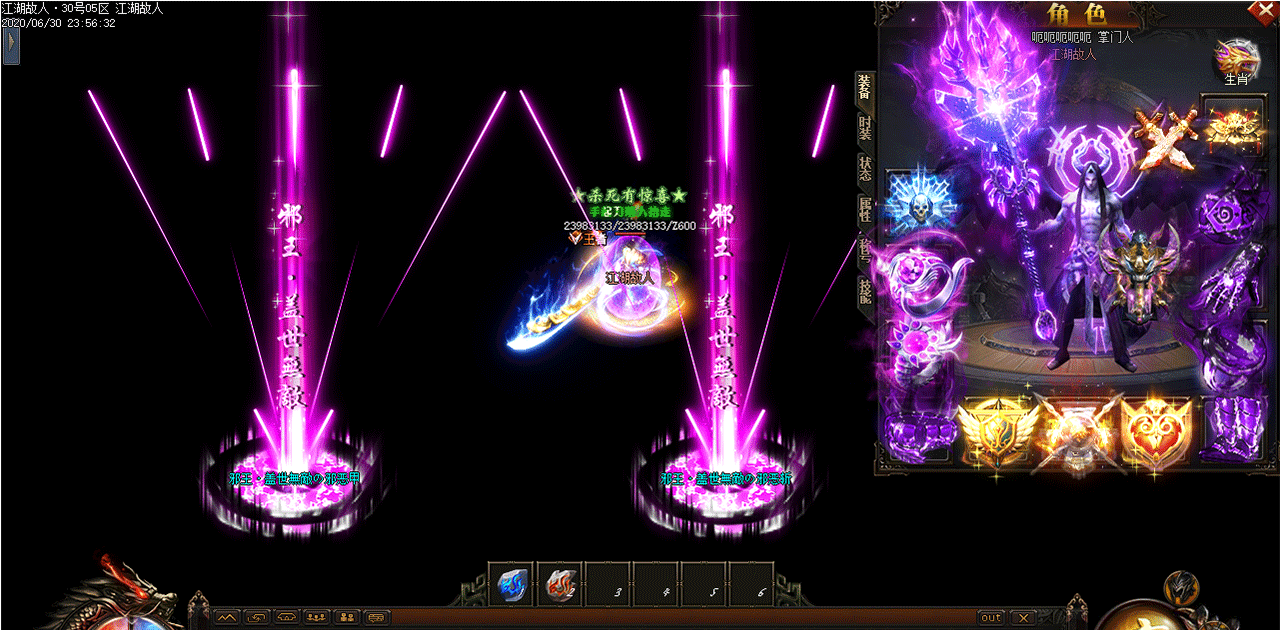The height and width of the screenshot is (630, 1281).
Task: Select the golden helmet slot at top right
Action: click(x=1232, y=125)
